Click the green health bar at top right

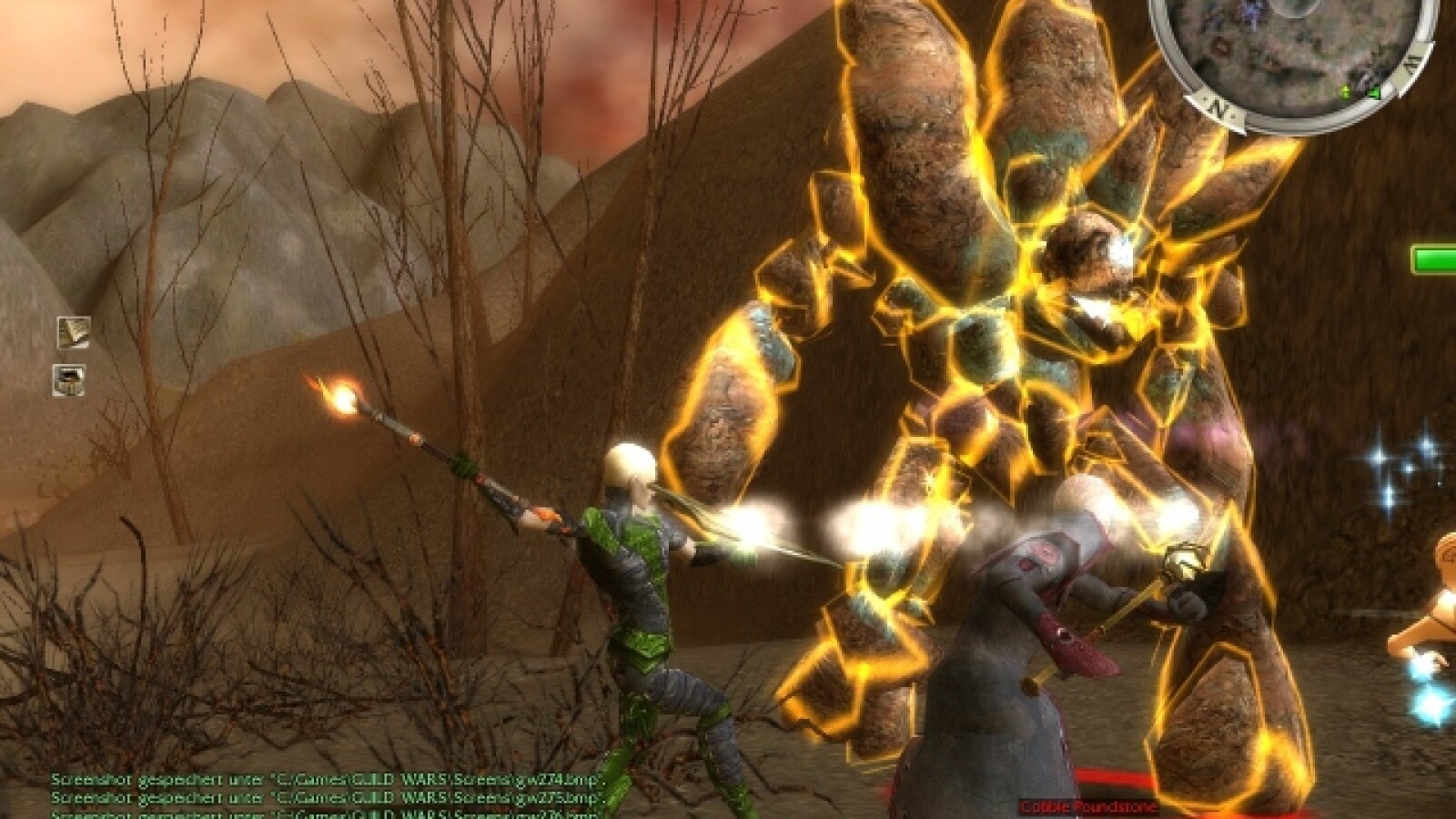click(x=1433, y=259)
